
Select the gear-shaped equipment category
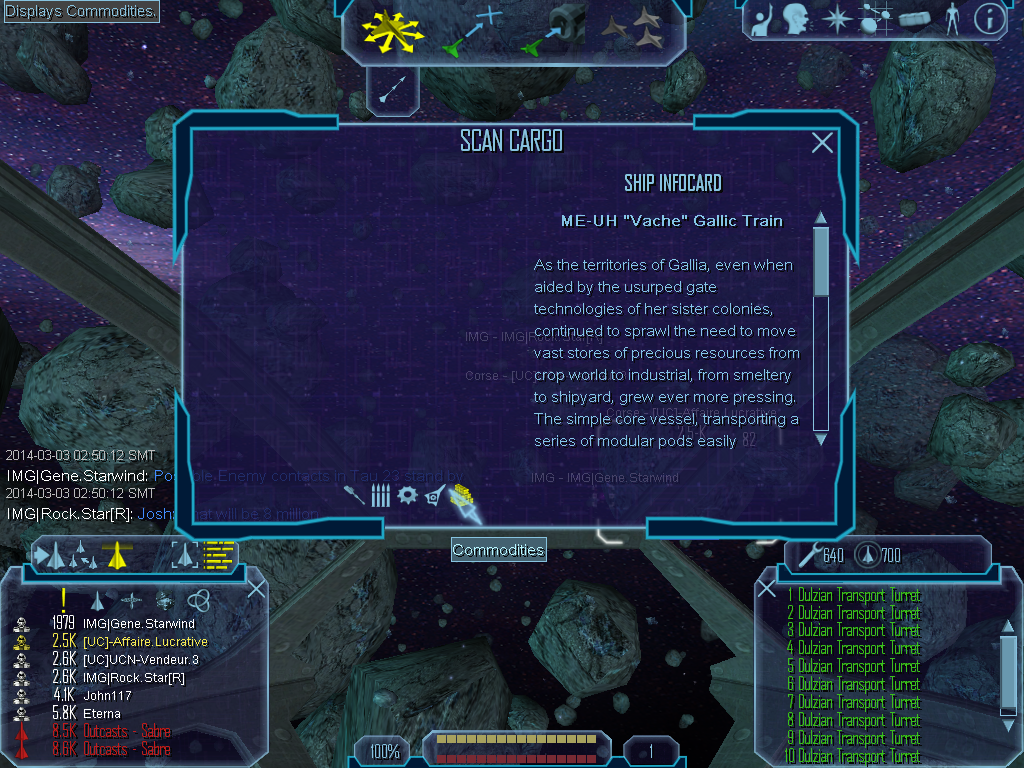pos(406,495)
